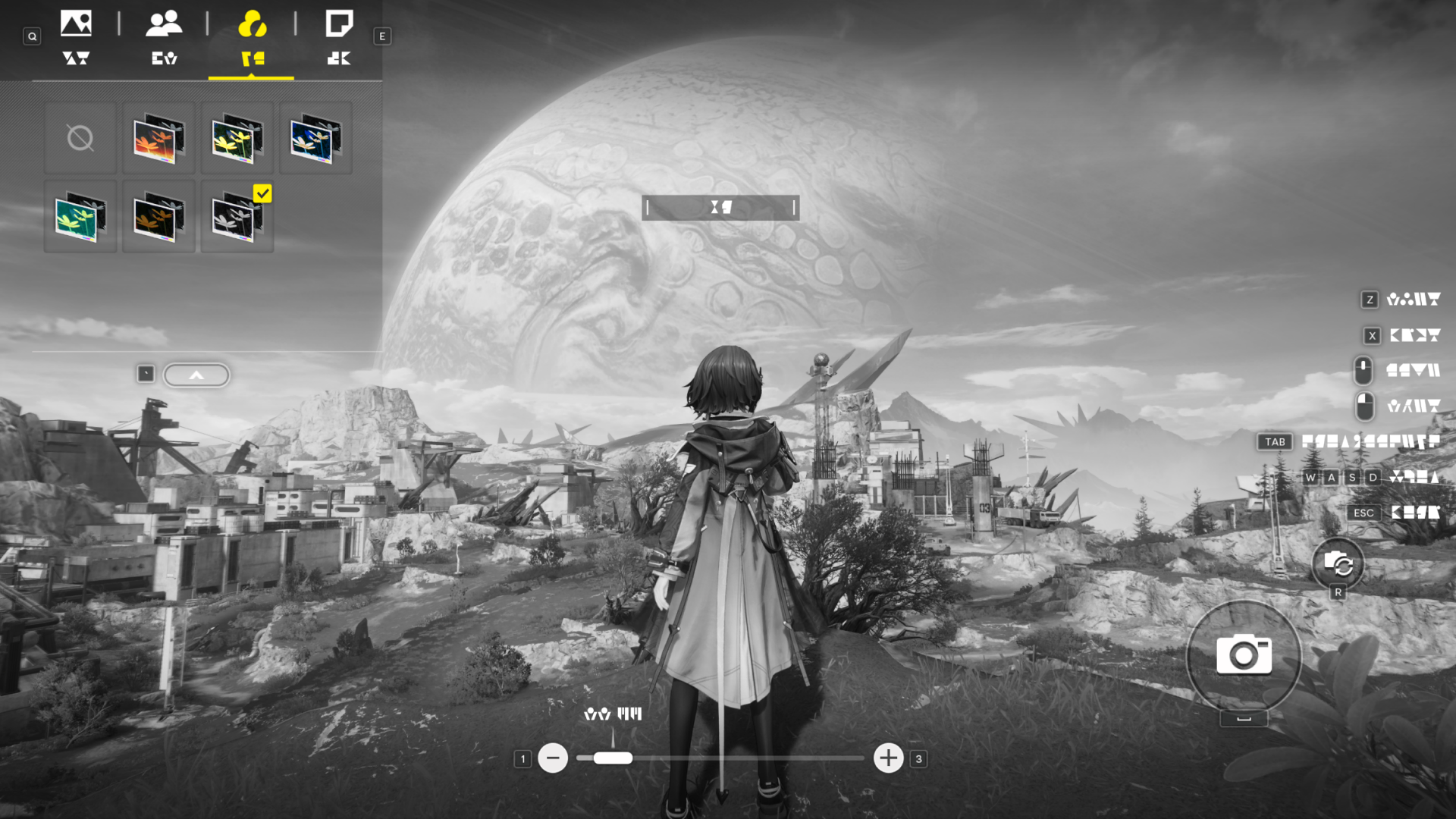Open the characters tab with two people icon

[164, 36]
